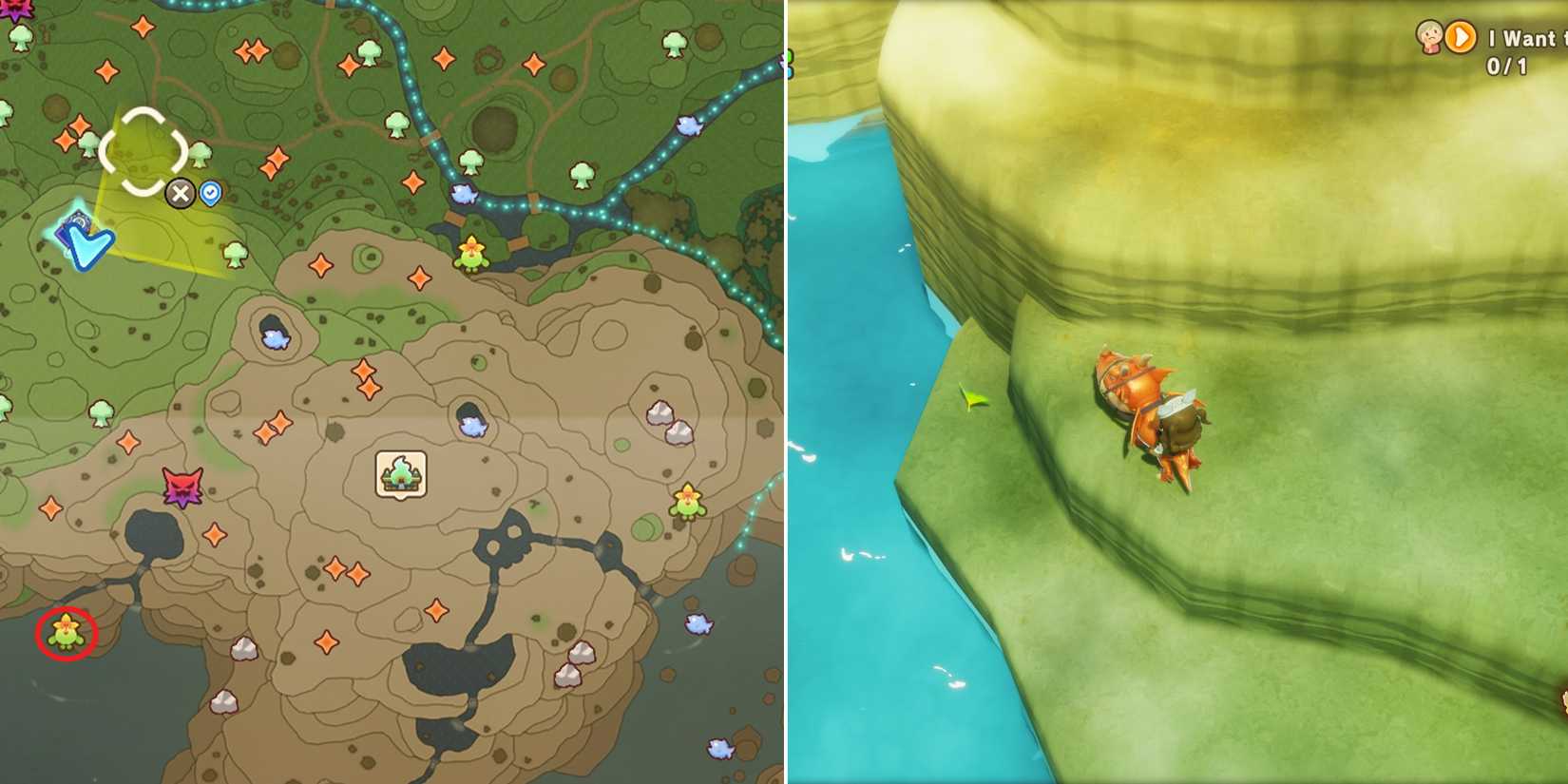Remove the pin with the X button

181,194
